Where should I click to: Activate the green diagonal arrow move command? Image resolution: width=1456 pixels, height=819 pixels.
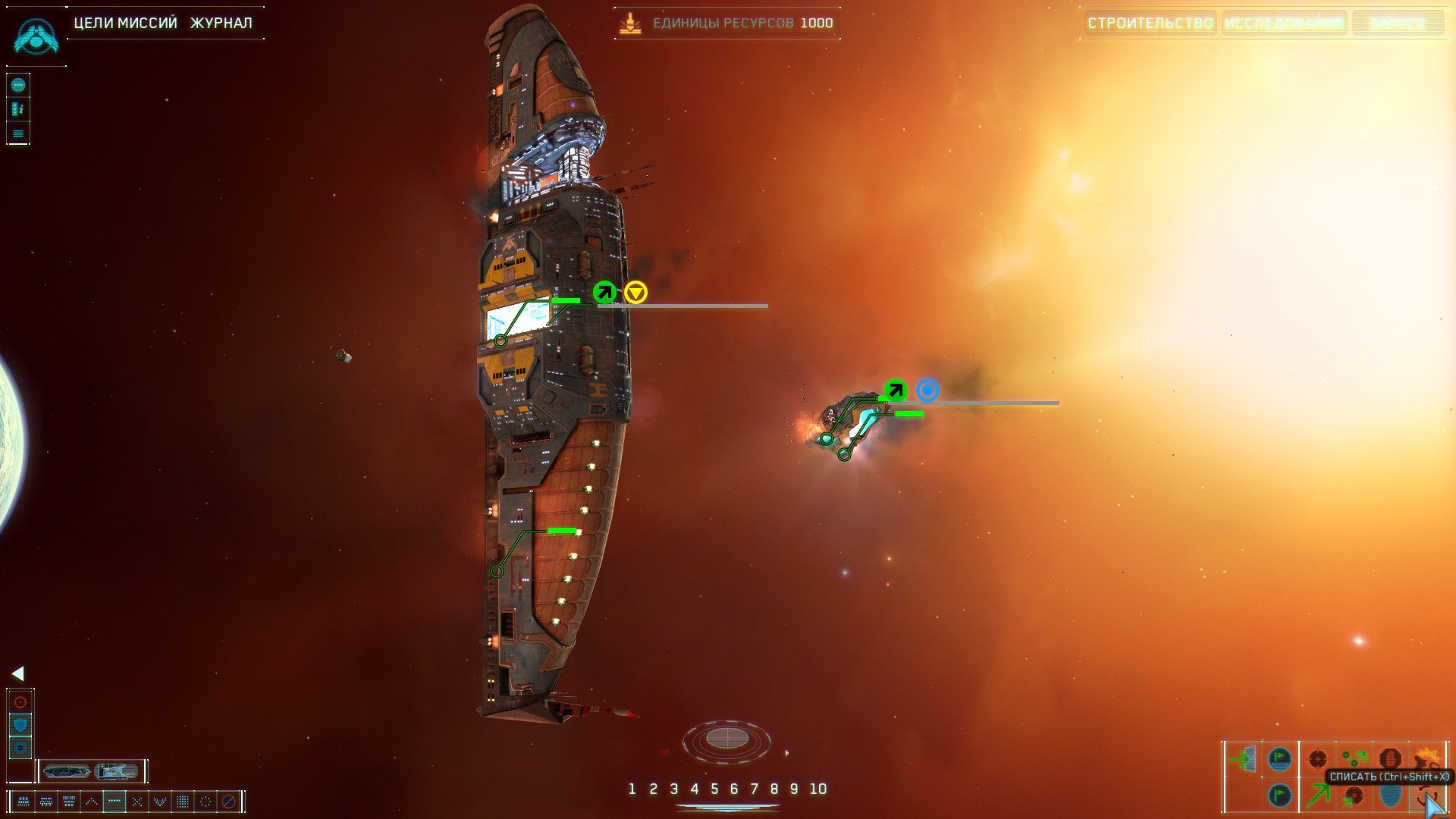1319,795
